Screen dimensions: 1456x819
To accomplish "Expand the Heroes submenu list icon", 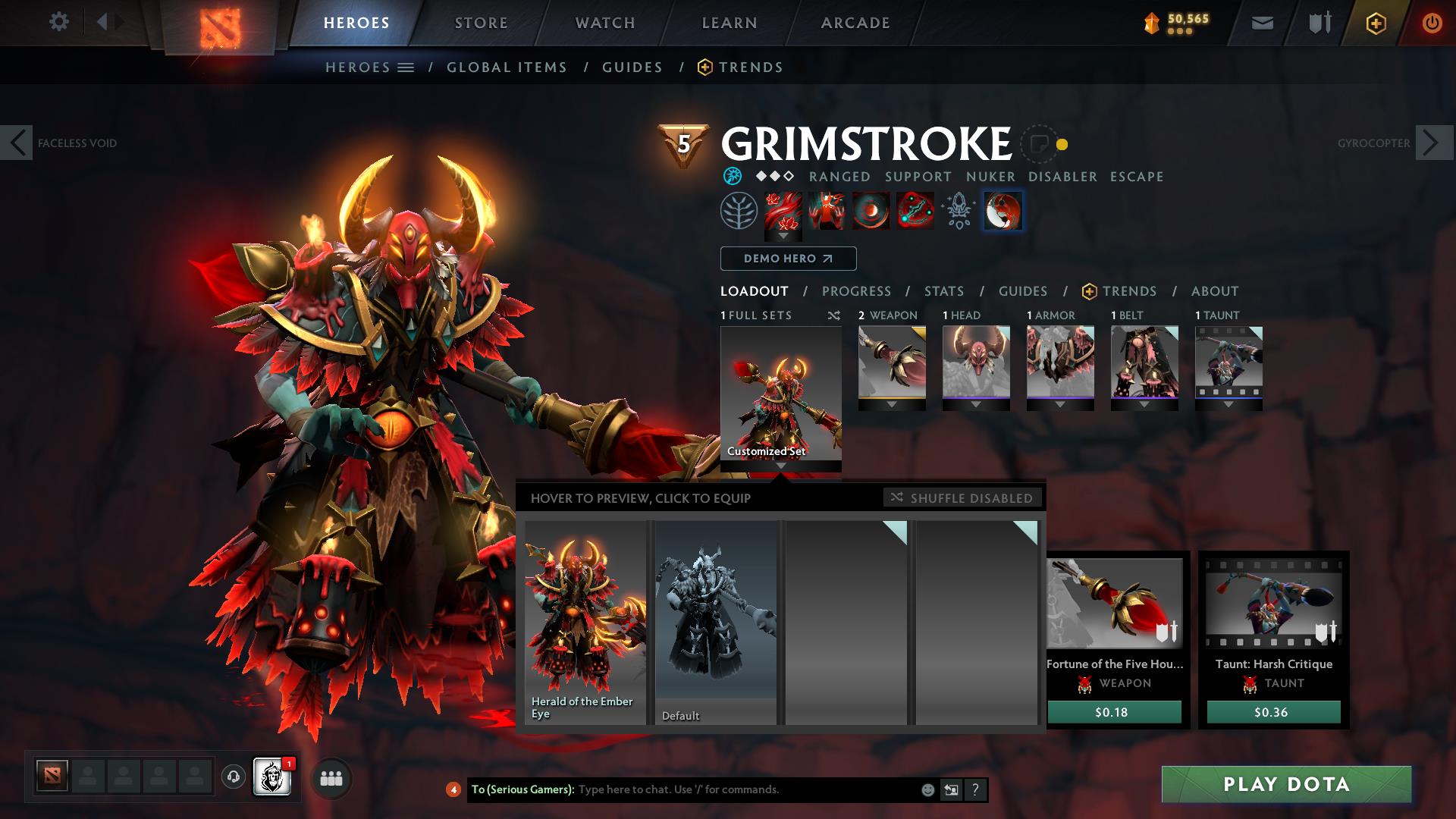I will tap(406, 67).
